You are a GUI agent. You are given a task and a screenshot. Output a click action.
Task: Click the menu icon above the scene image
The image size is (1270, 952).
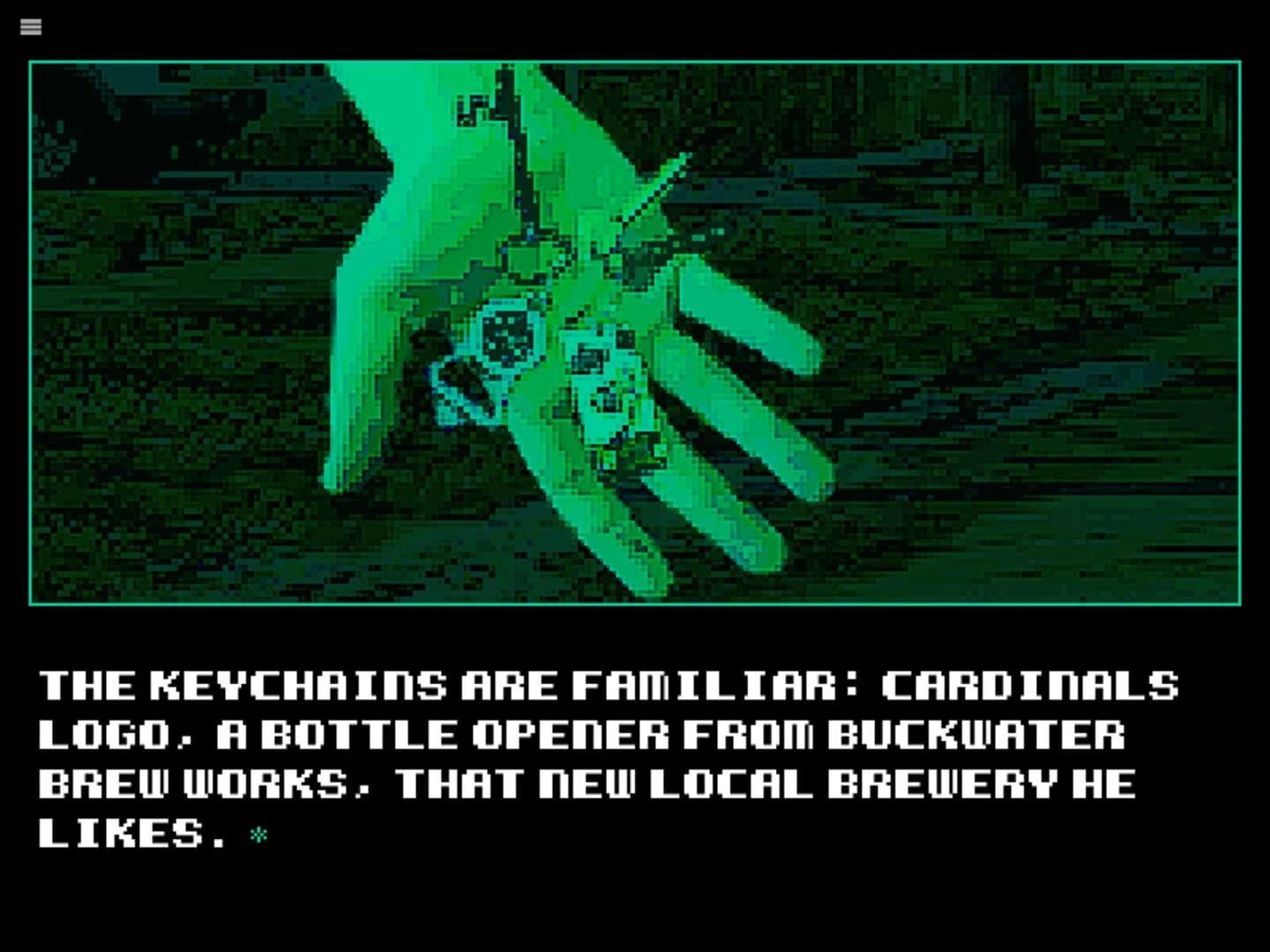(31, 27)
